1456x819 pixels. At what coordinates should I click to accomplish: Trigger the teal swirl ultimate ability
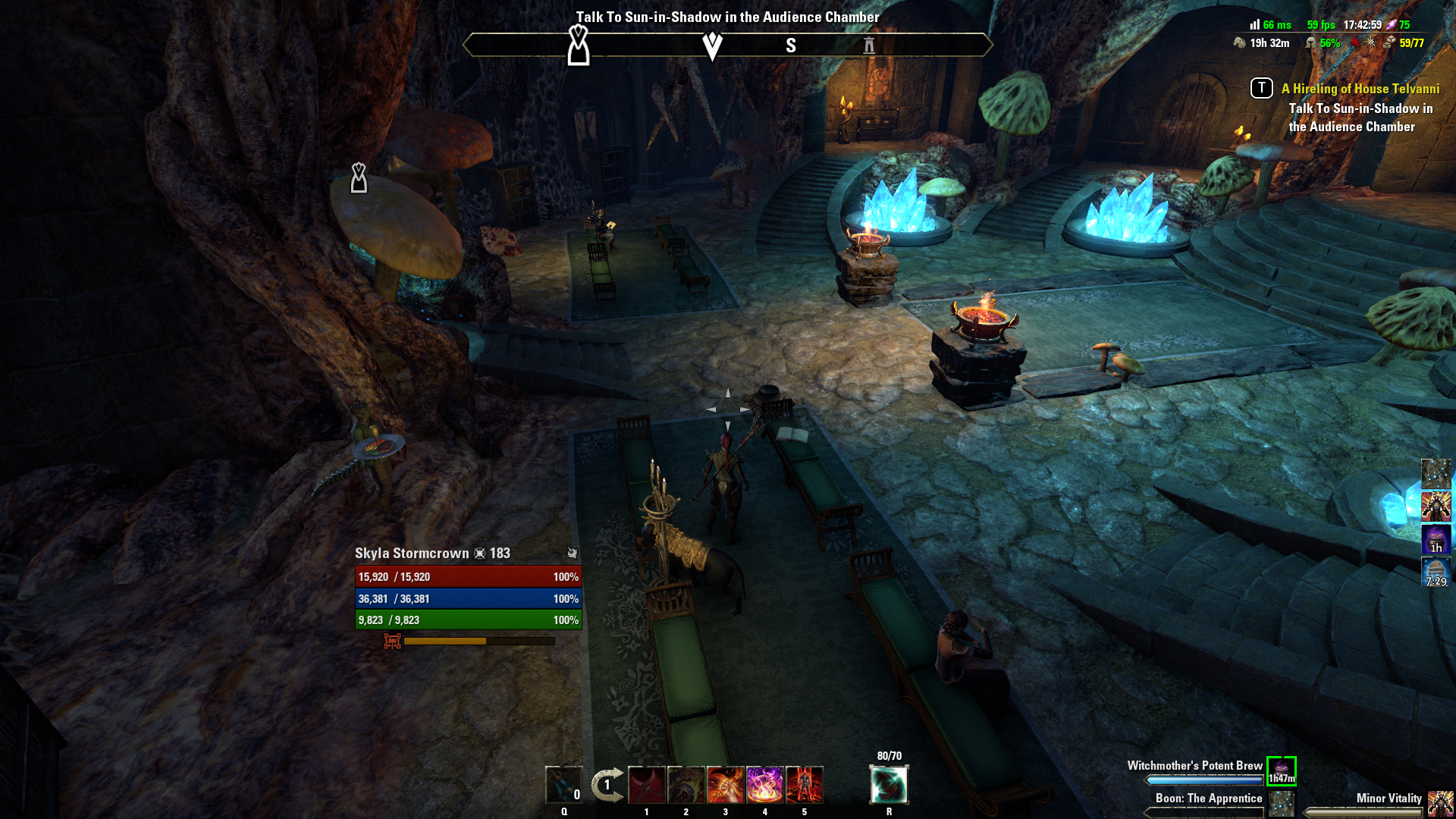point(889,785)
